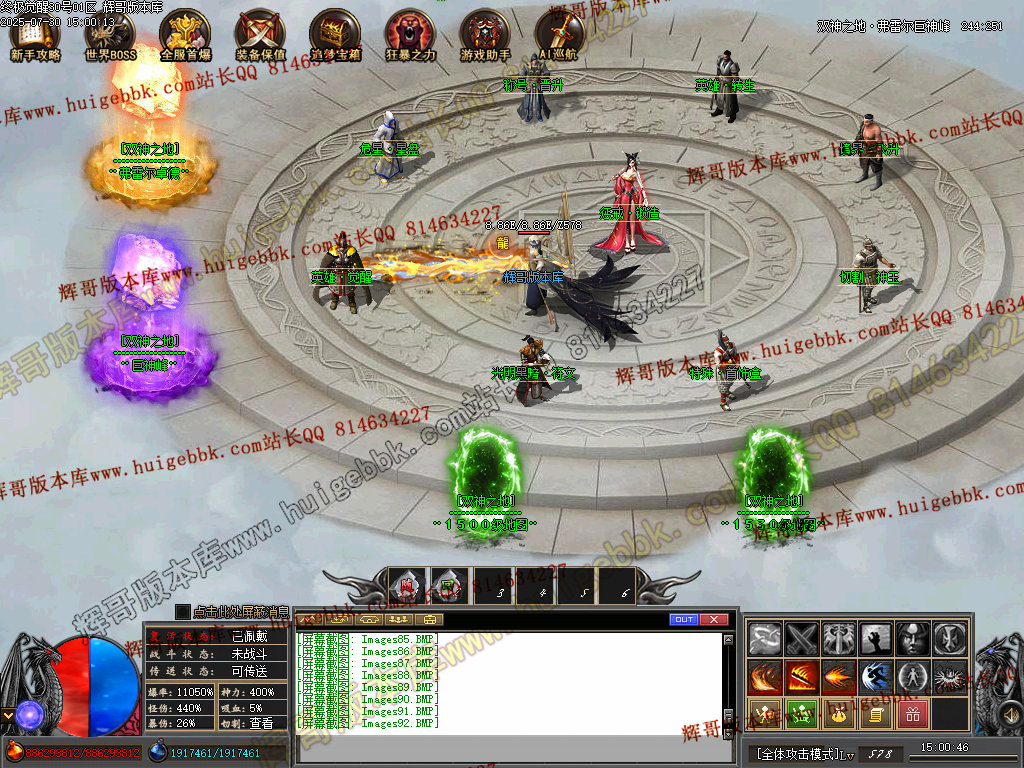Open the scroll icon in bottom panel
The height and width of the screenshot is (768, 1024).
coord(875,714)
